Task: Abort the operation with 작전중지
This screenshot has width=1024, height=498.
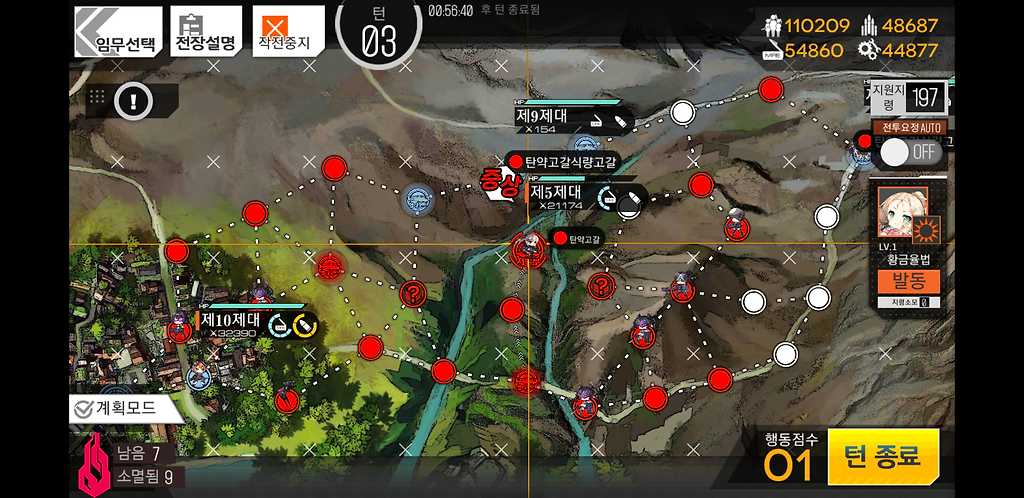Action: pyautogui.click(x=286, y=32)
